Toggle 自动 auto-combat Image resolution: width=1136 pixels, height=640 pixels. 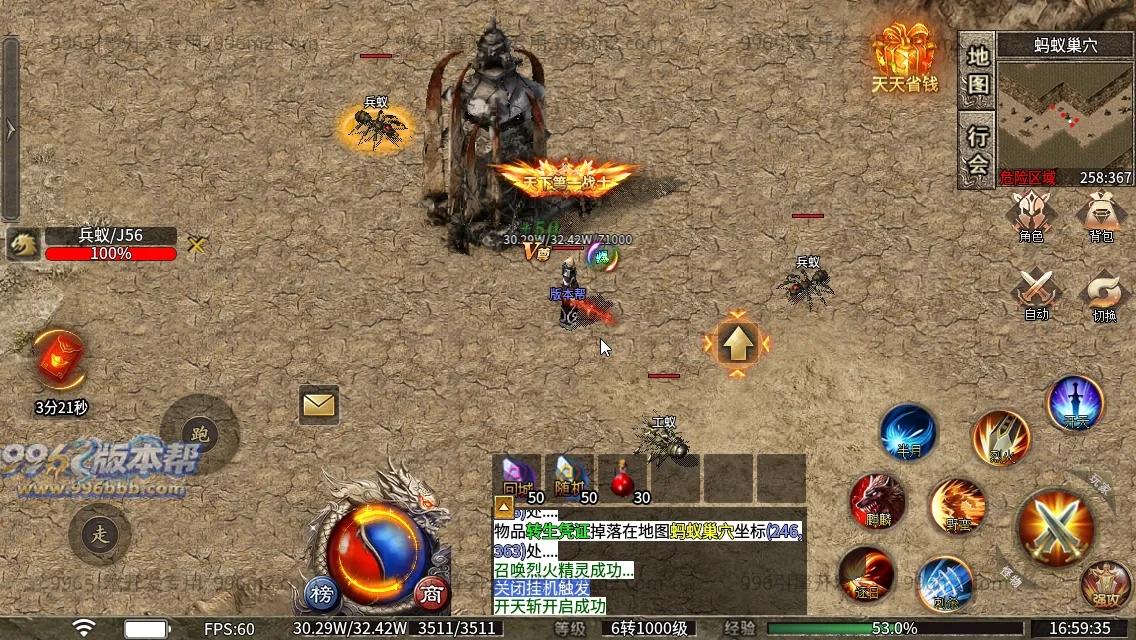pos(1036,292)
